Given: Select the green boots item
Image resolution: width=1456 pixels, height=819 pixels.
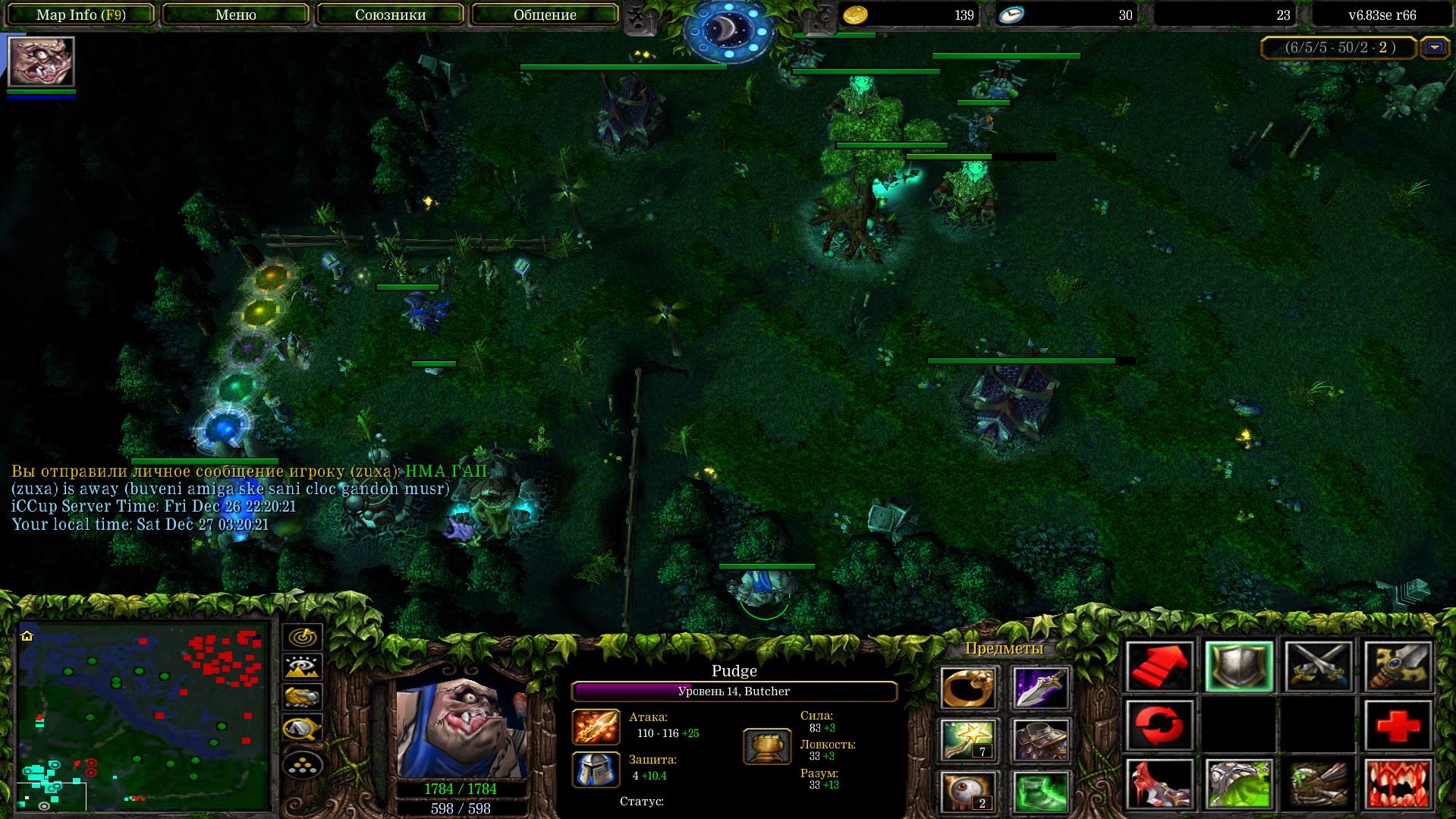Looking at the screenshot, I should pos(1039,792).
